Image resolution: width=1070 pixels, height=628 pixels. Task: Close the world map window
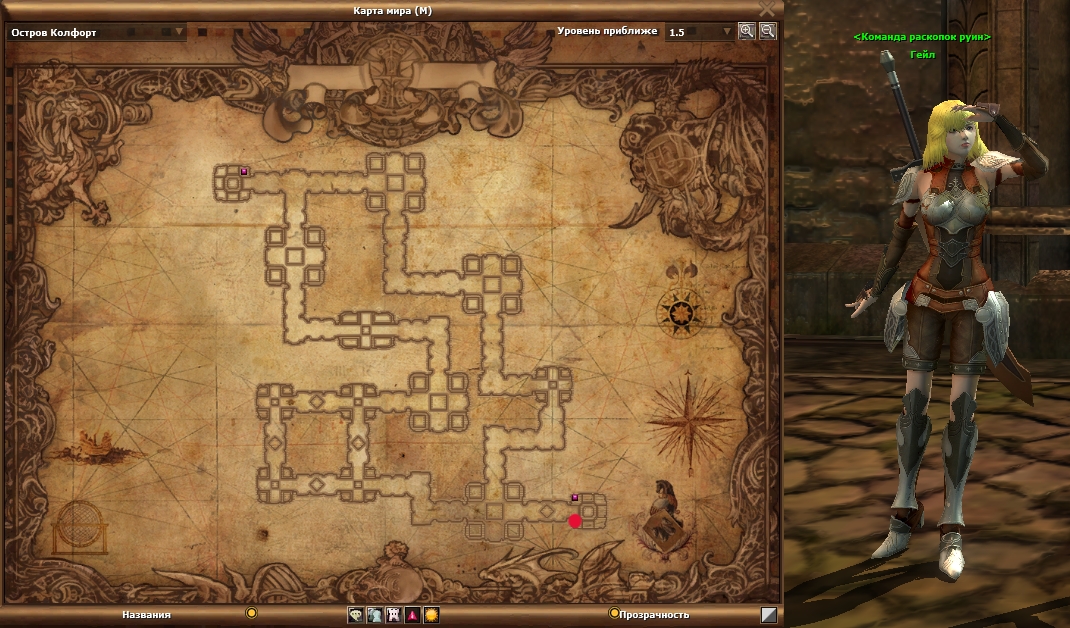(767, 9)
